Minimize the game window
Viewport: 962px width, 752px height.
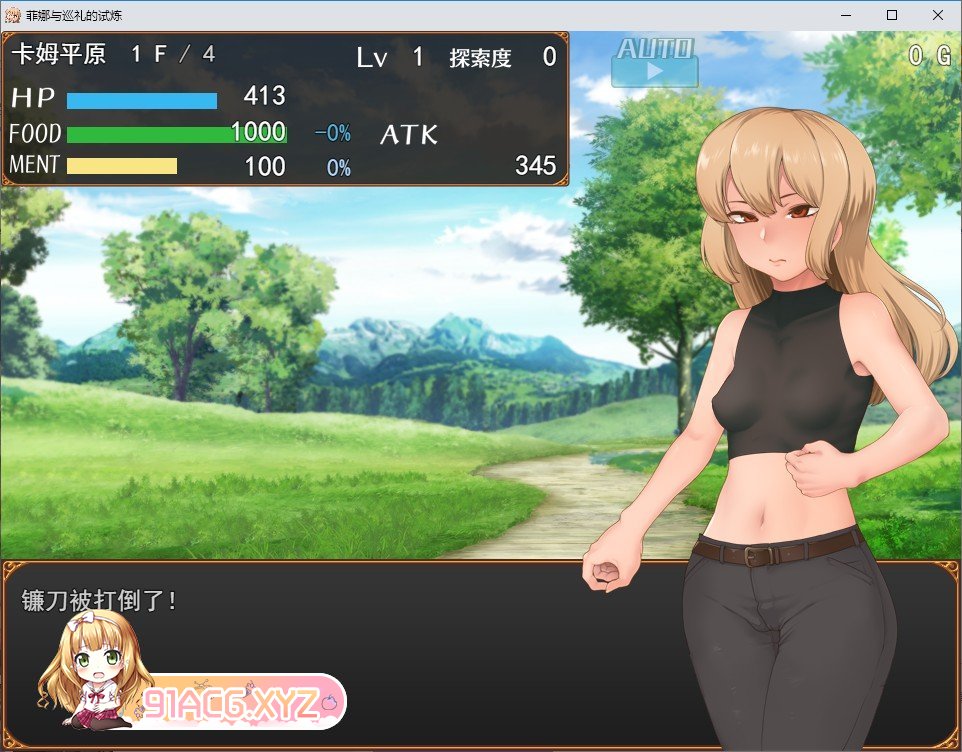tap(846, 15)
